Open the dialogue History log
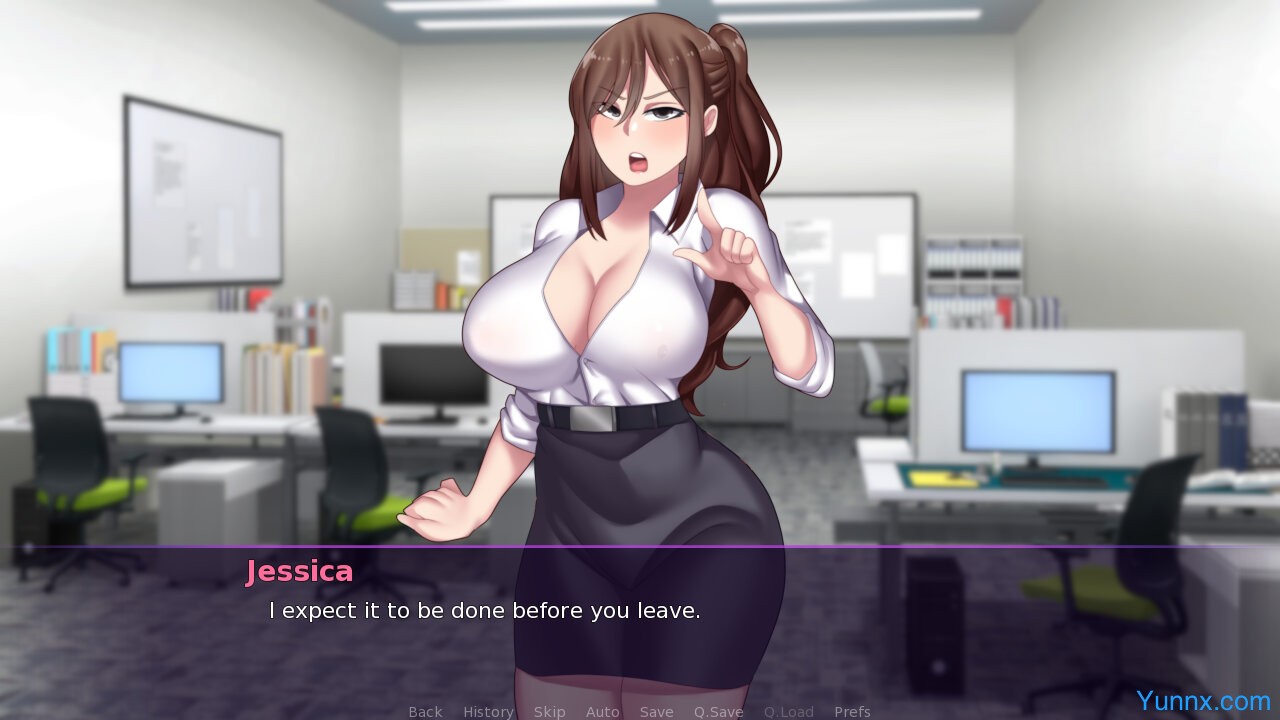Screen dimensions: 1280x720 point(488,711)
